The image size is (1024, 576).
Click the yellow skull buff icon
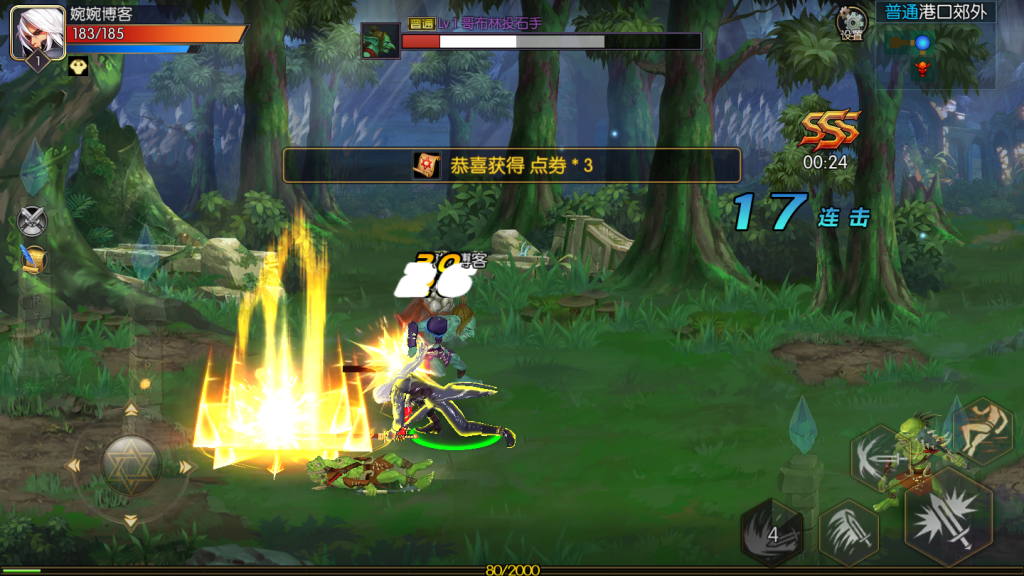click(x=78, y=66)
